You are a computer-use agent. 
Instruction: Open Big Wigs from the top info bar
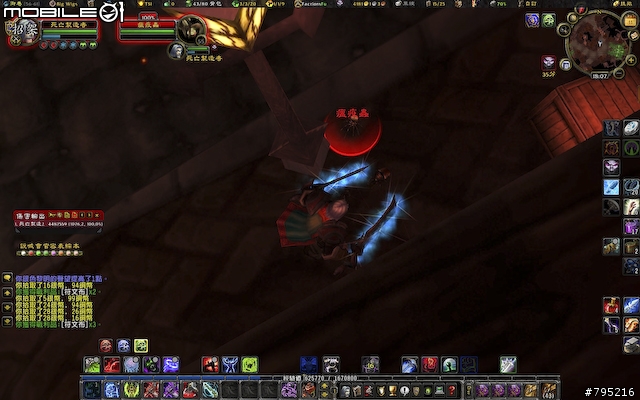pyautogui.click(x=69, y=5)
